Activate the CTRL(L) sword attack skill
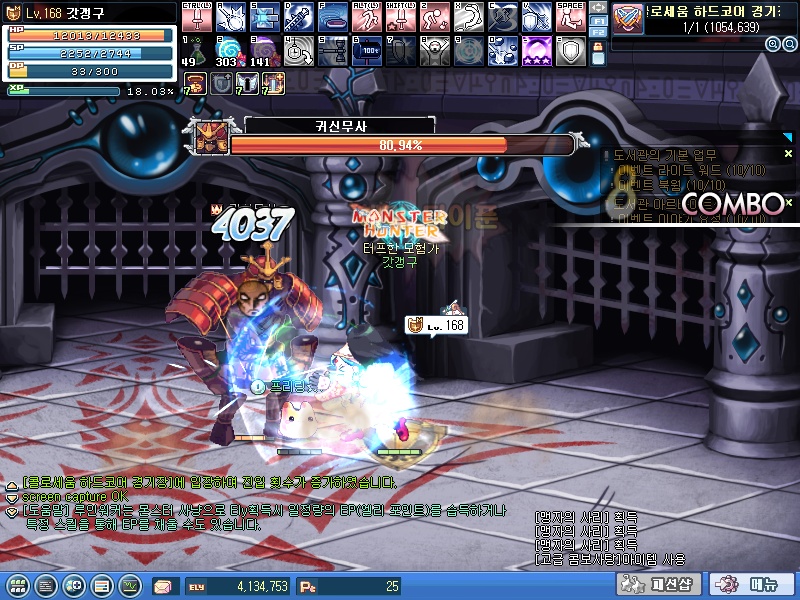This screenshot has width=800, height=600. (195, 17)
